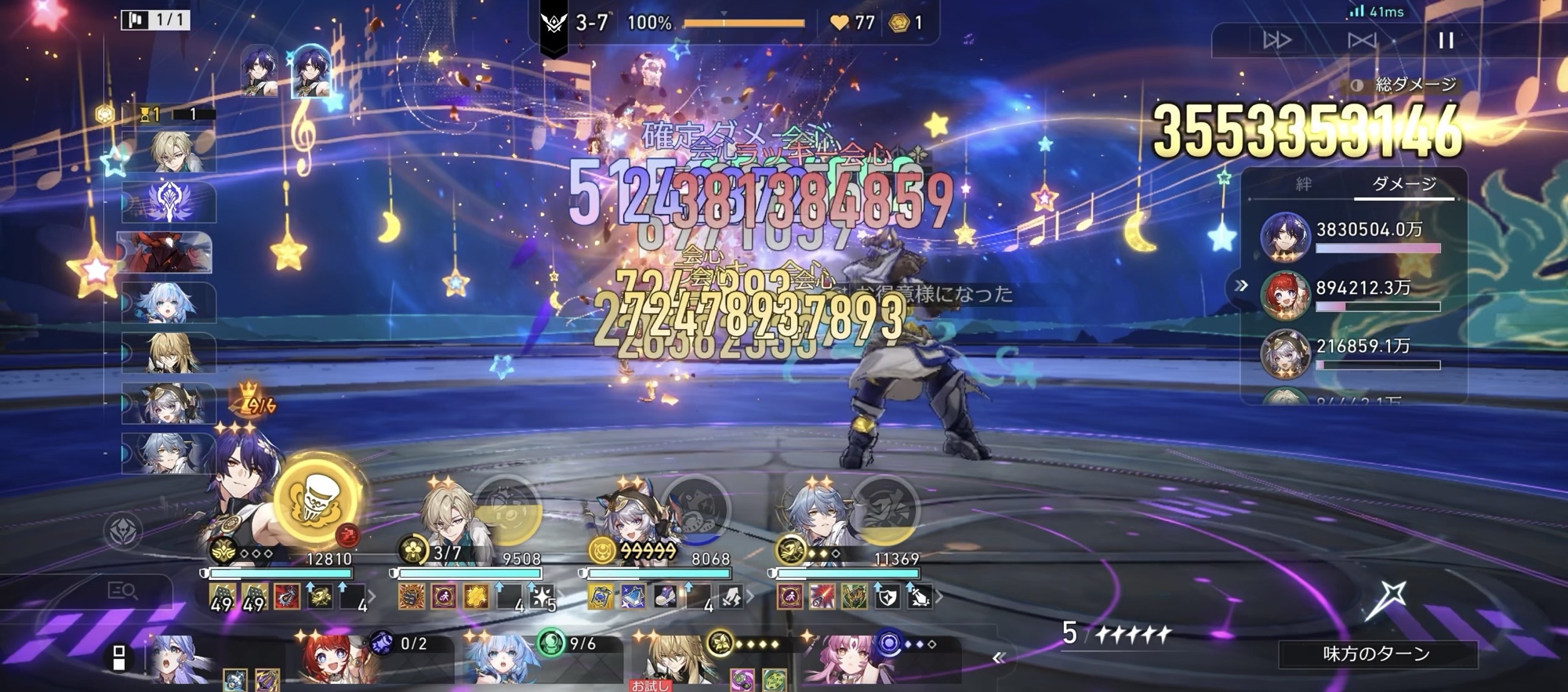
Task: Click the double left arrow on the bench bar
Action: click(998, 658)
